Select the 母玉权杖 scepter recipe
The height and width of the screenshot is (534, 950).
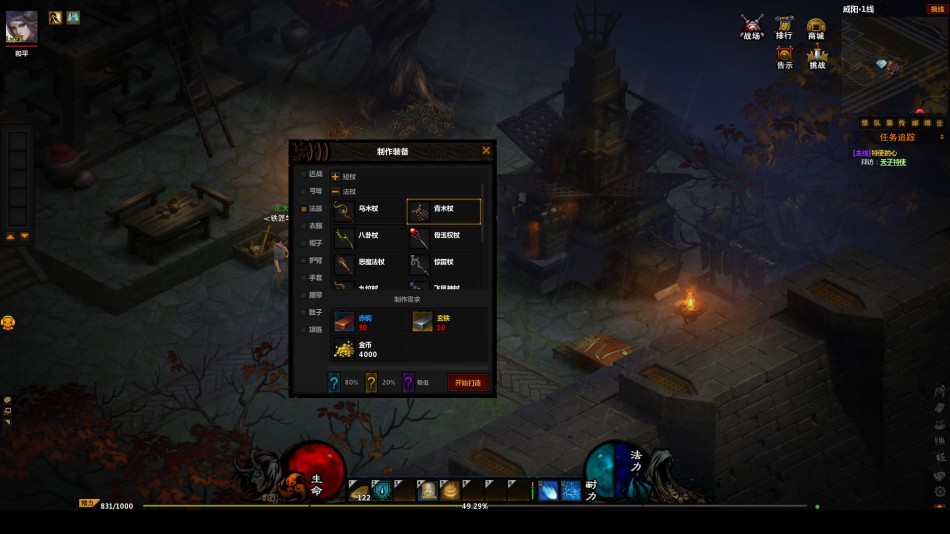(444, 236)
